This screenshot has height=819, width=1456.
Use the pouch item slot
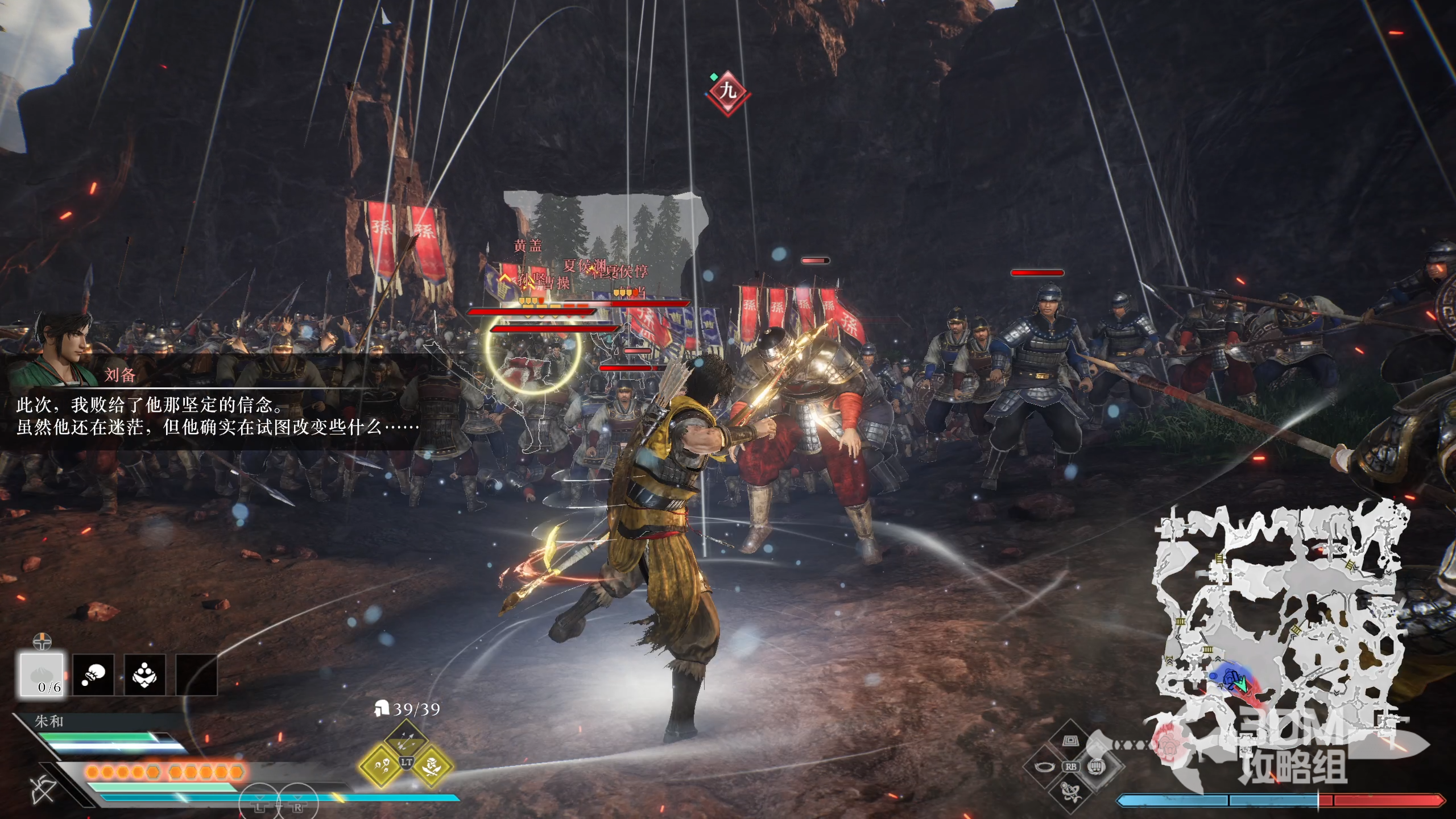point(93,675)
